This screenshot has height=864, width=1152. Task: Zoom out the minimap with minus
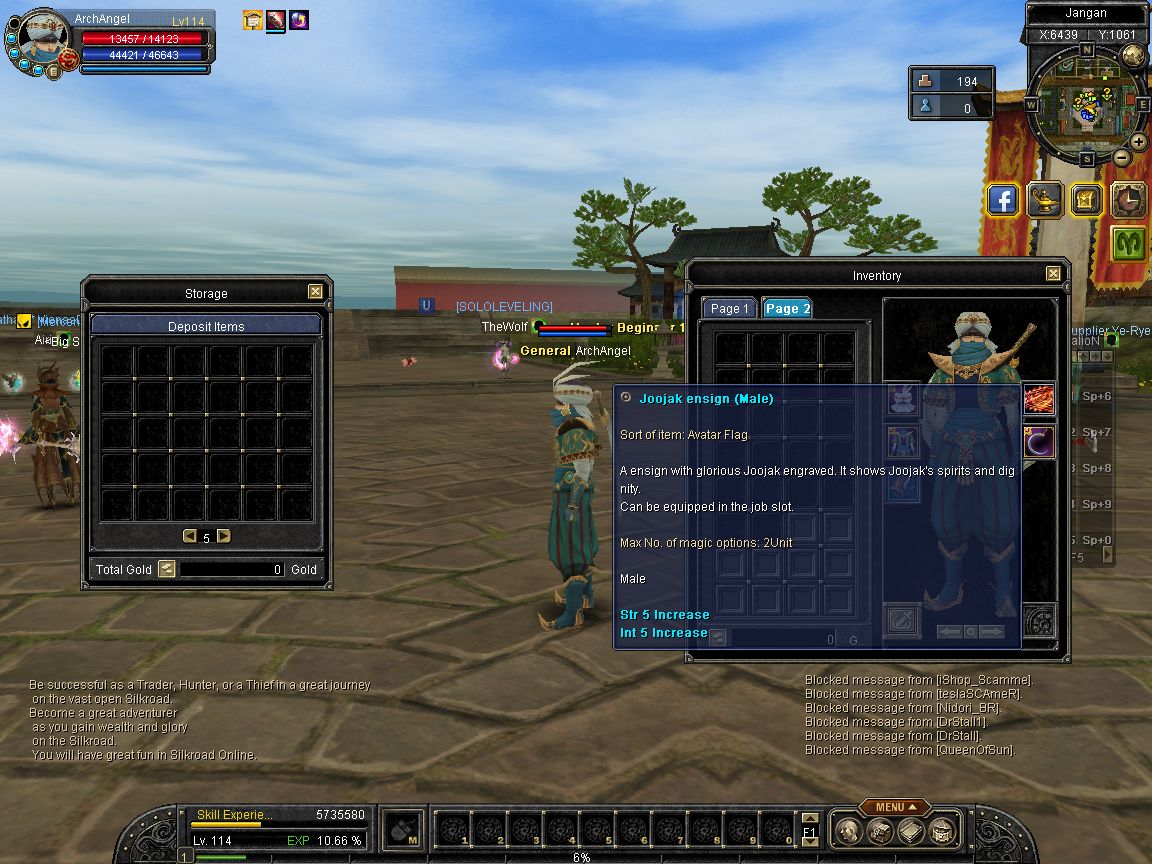pos(1122,157)
